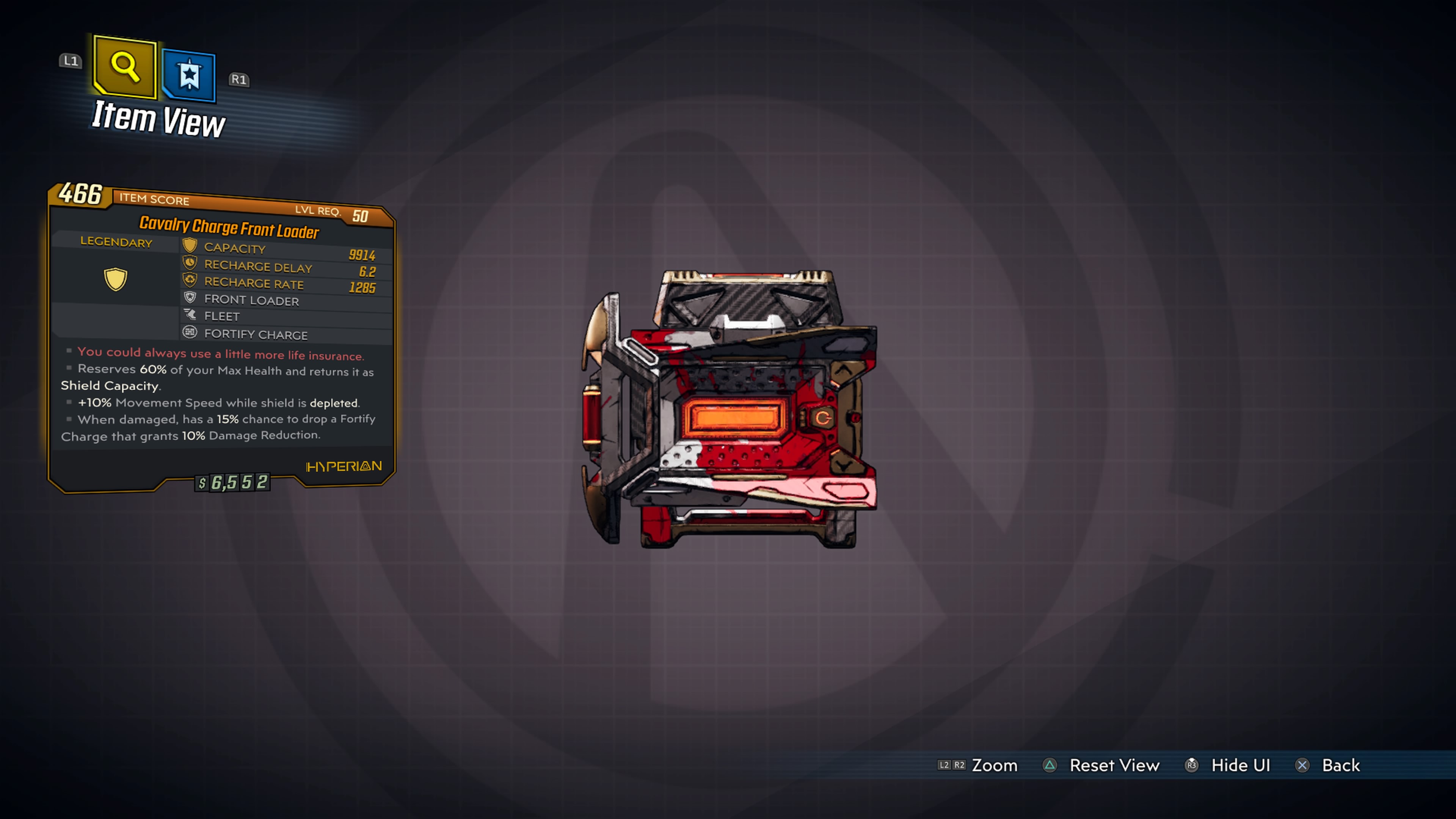Click Reset View
1456x819 pixels.
pos(1115,765)
